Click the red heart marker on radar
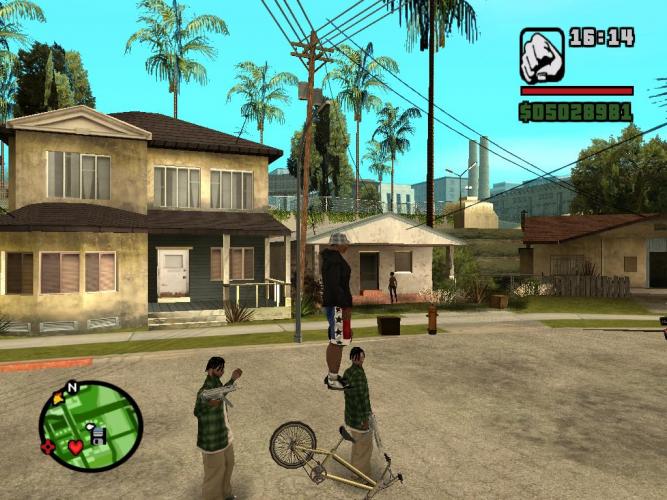The width and height of the screenshot is (667, 500). tap(76, 447)
